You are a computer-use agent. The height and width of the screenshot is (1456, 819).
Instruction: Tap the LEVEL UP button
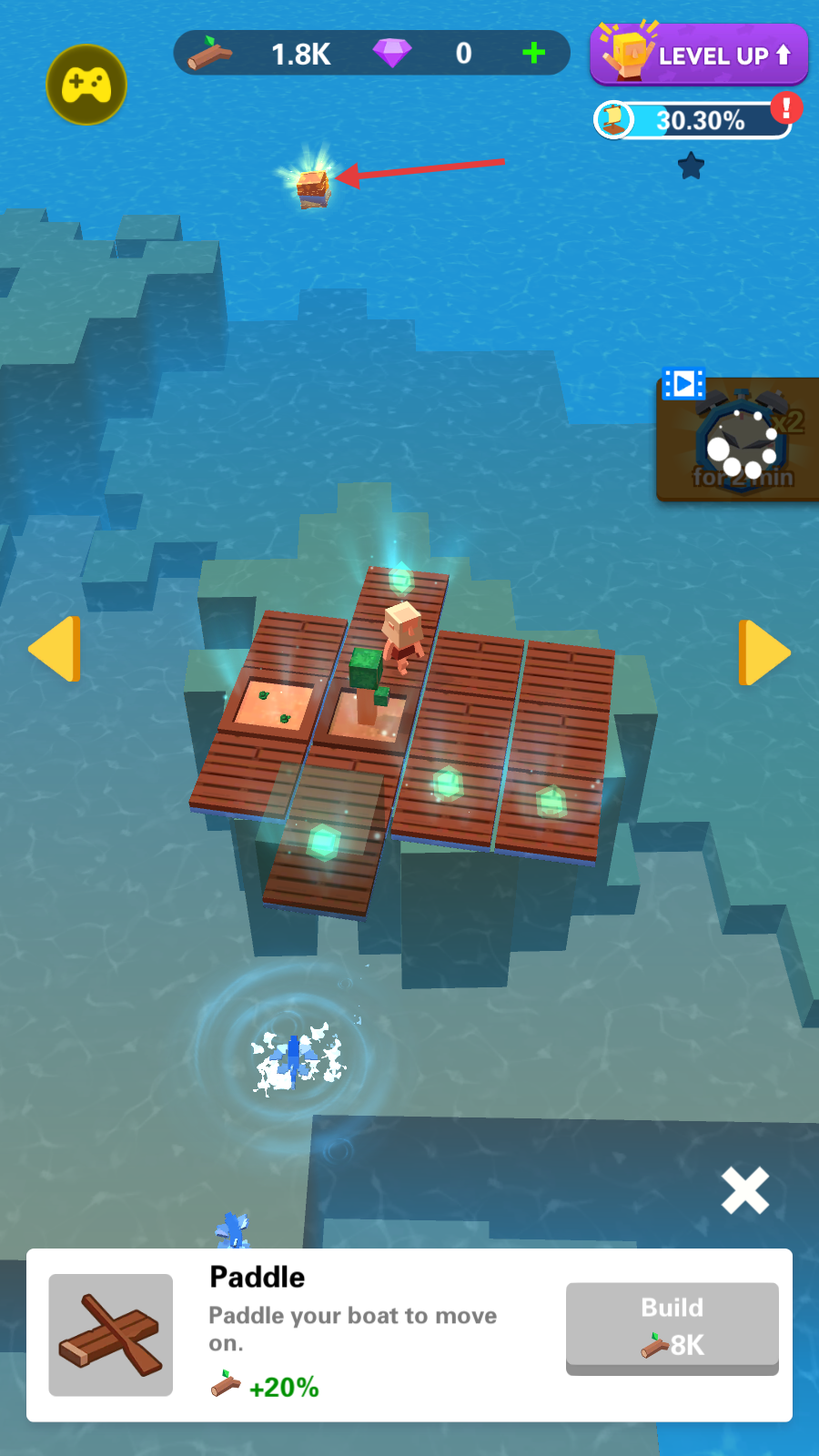699,55
